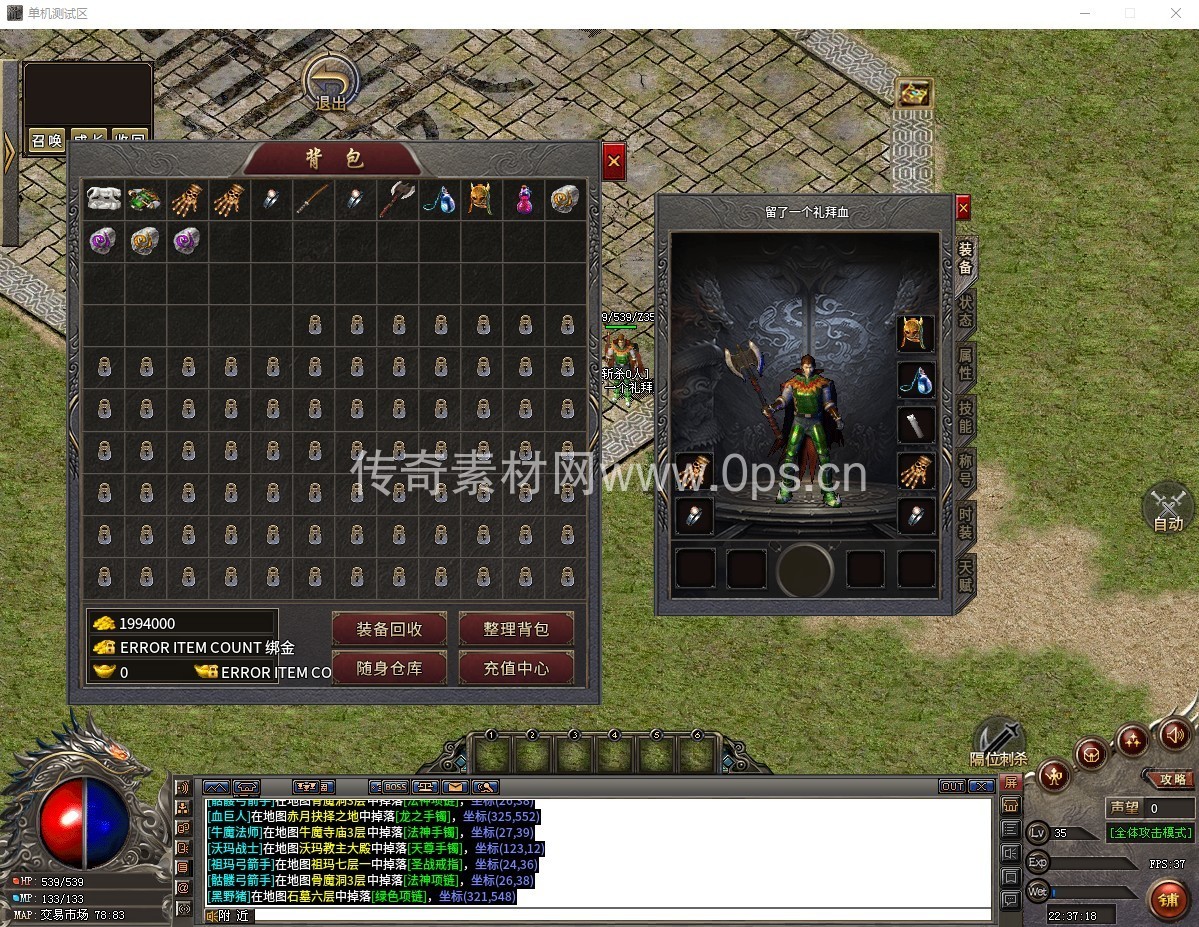Select the green armor item in the backpack

145,199
